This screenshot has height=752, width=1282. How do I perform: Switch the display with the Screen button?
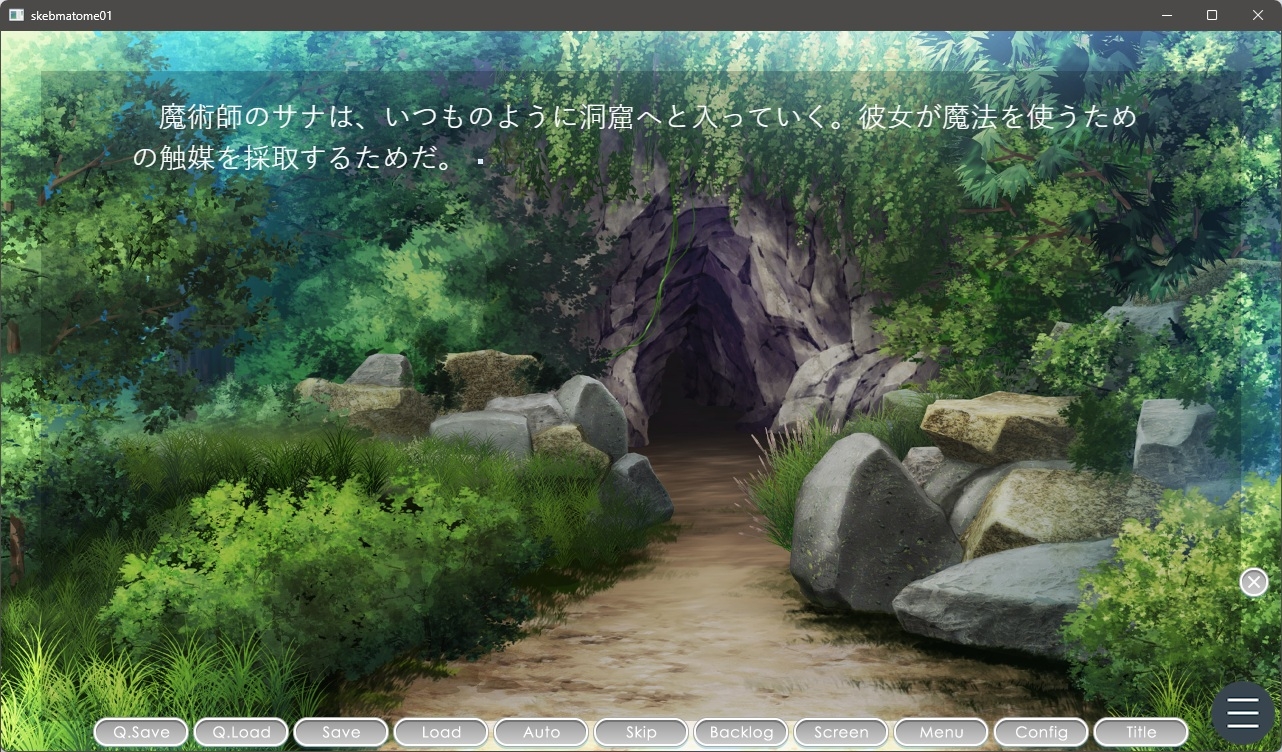(x=840, y=732)
